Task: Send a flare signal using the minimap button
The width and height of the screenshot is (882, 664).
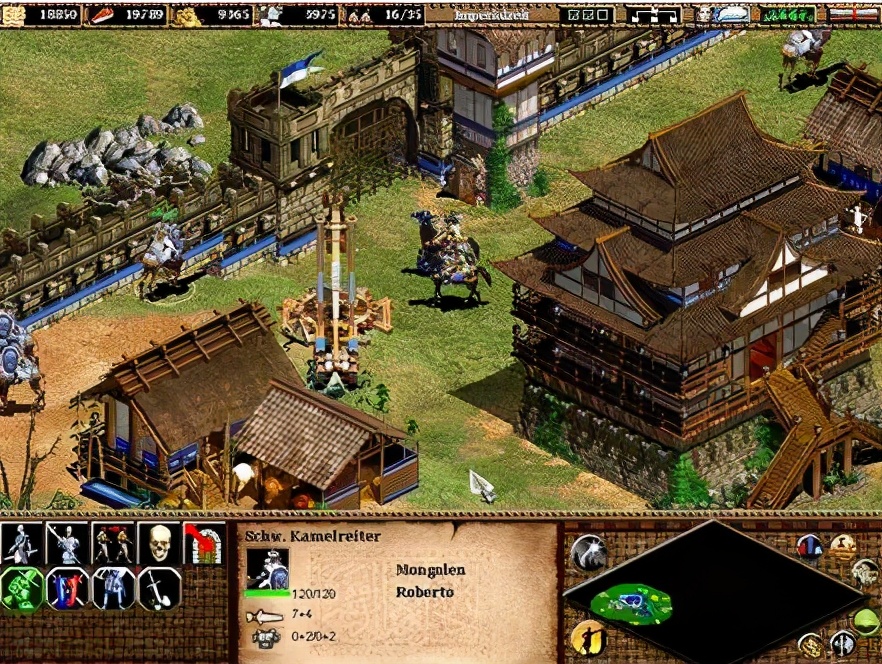Action: pyautogui.click(x=589, y=553)
